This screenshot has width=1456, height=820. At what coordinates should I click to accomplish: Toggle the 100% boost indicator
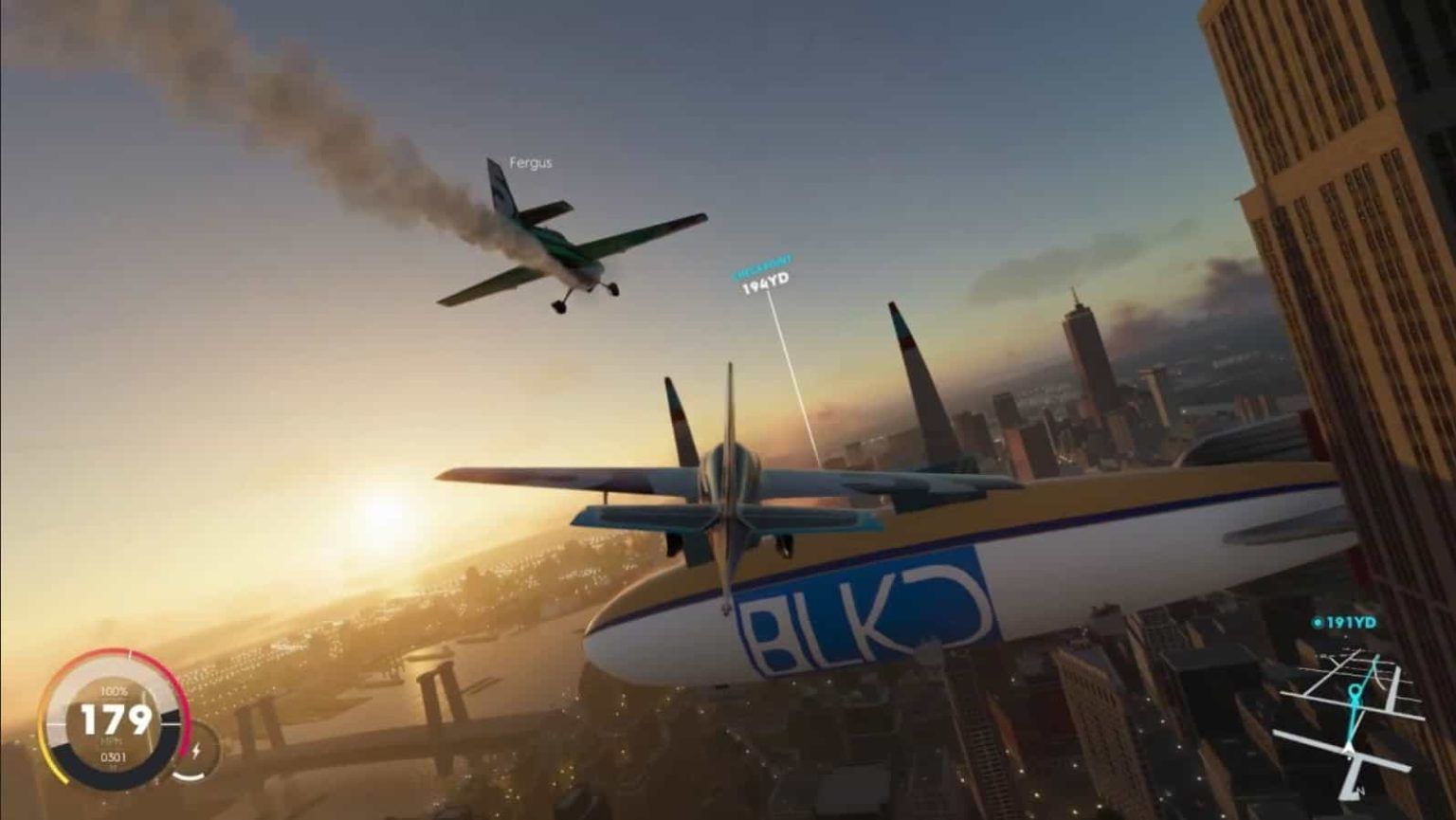point(114,690)
